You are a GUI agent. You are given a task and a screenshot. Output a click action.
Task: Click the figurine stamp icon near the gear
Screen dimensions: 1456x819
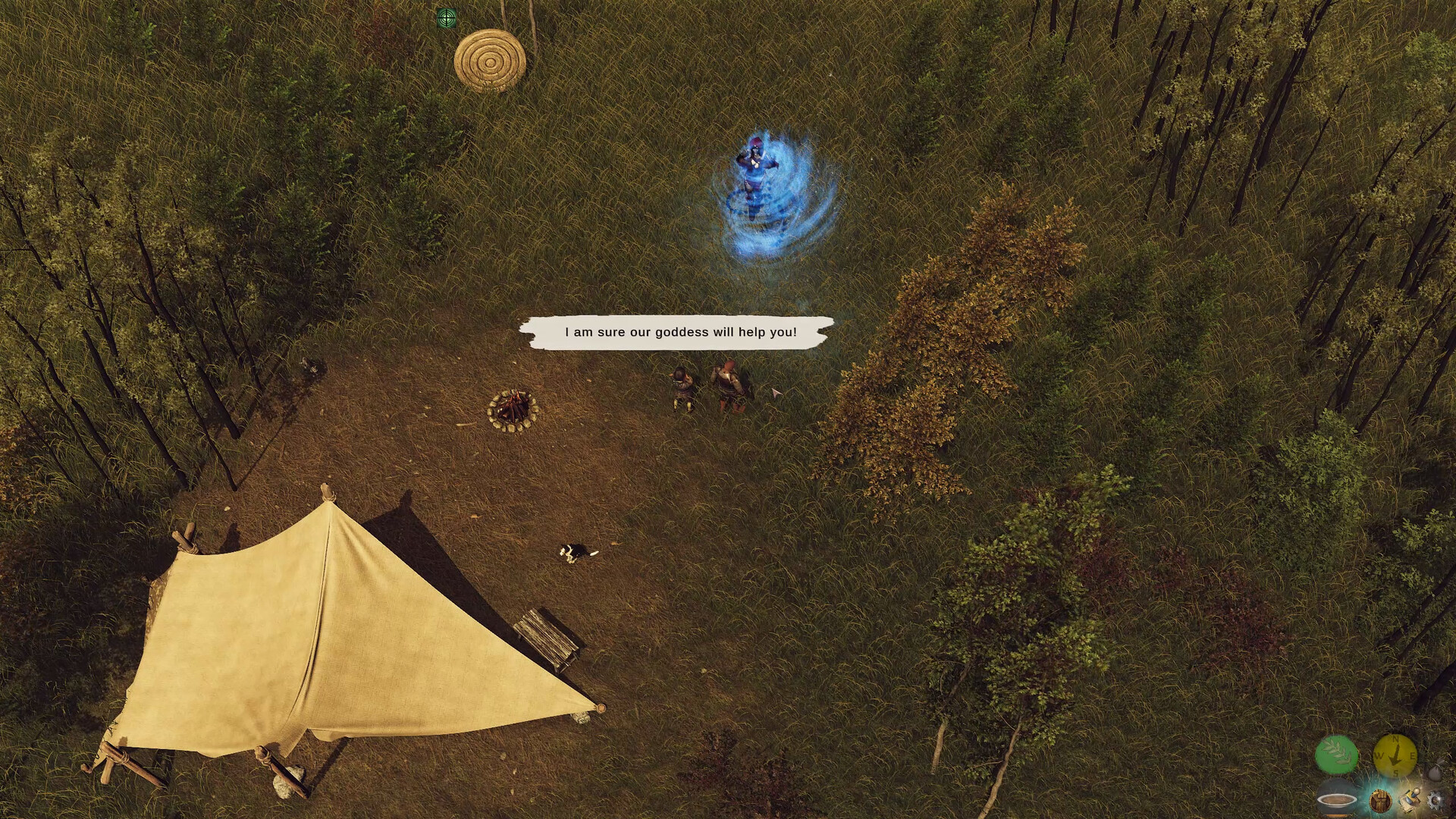click(x=1409, y=800)
